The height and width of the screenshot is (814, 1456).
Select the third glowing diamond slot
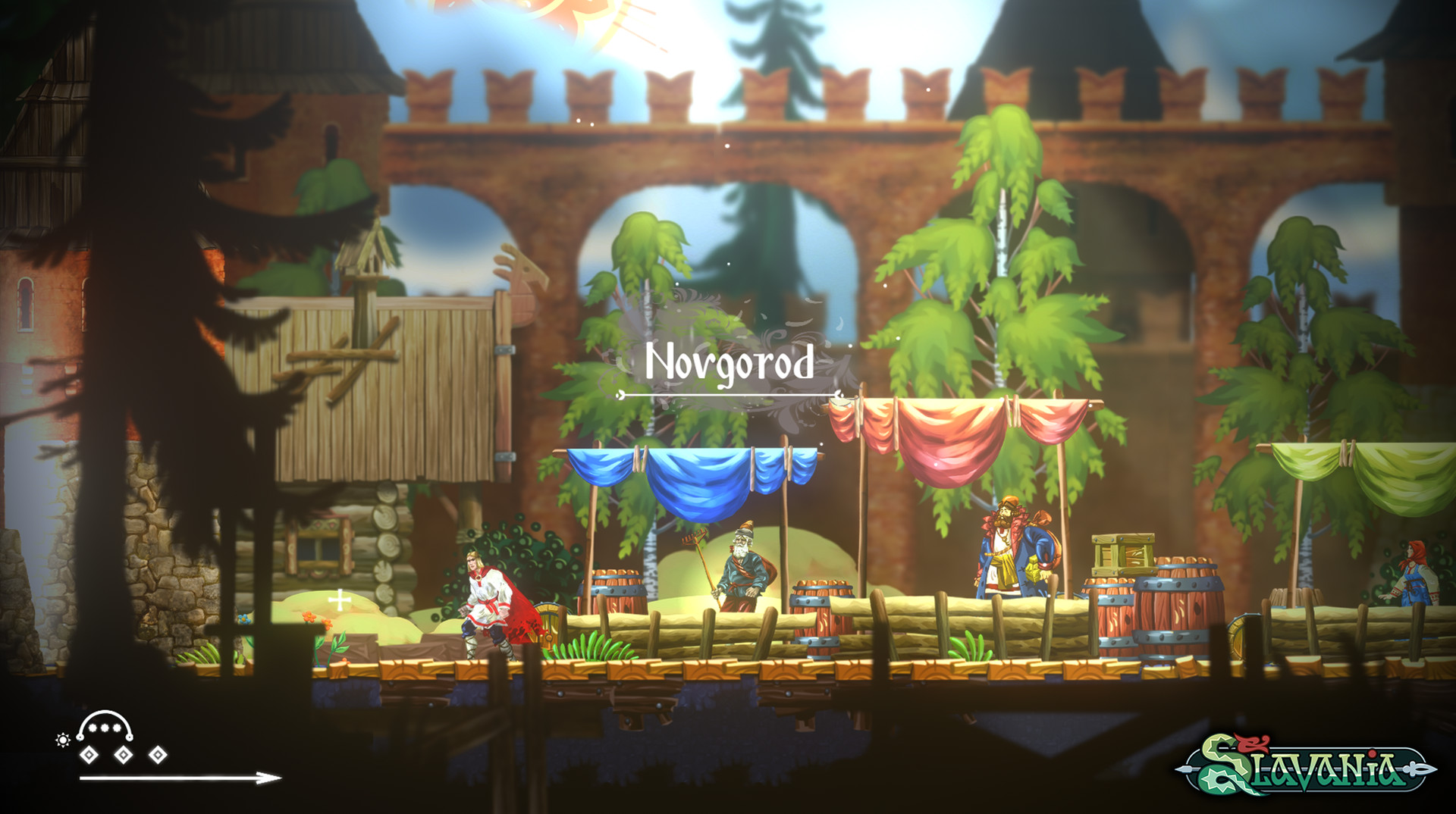[x=157, y=754]
